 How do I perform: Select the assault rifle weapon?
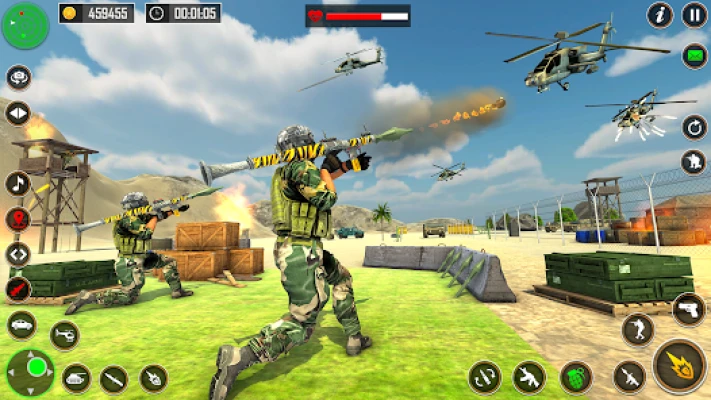pyautogui.click(x=529, y=377)
